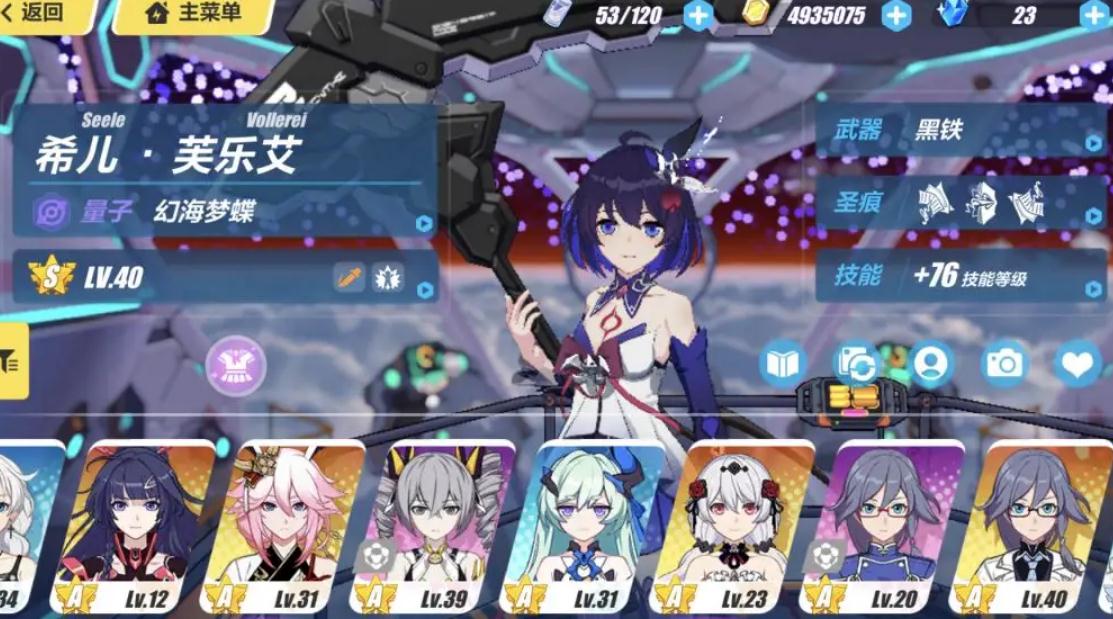Add stamina with the plus button

coord(698,15)
